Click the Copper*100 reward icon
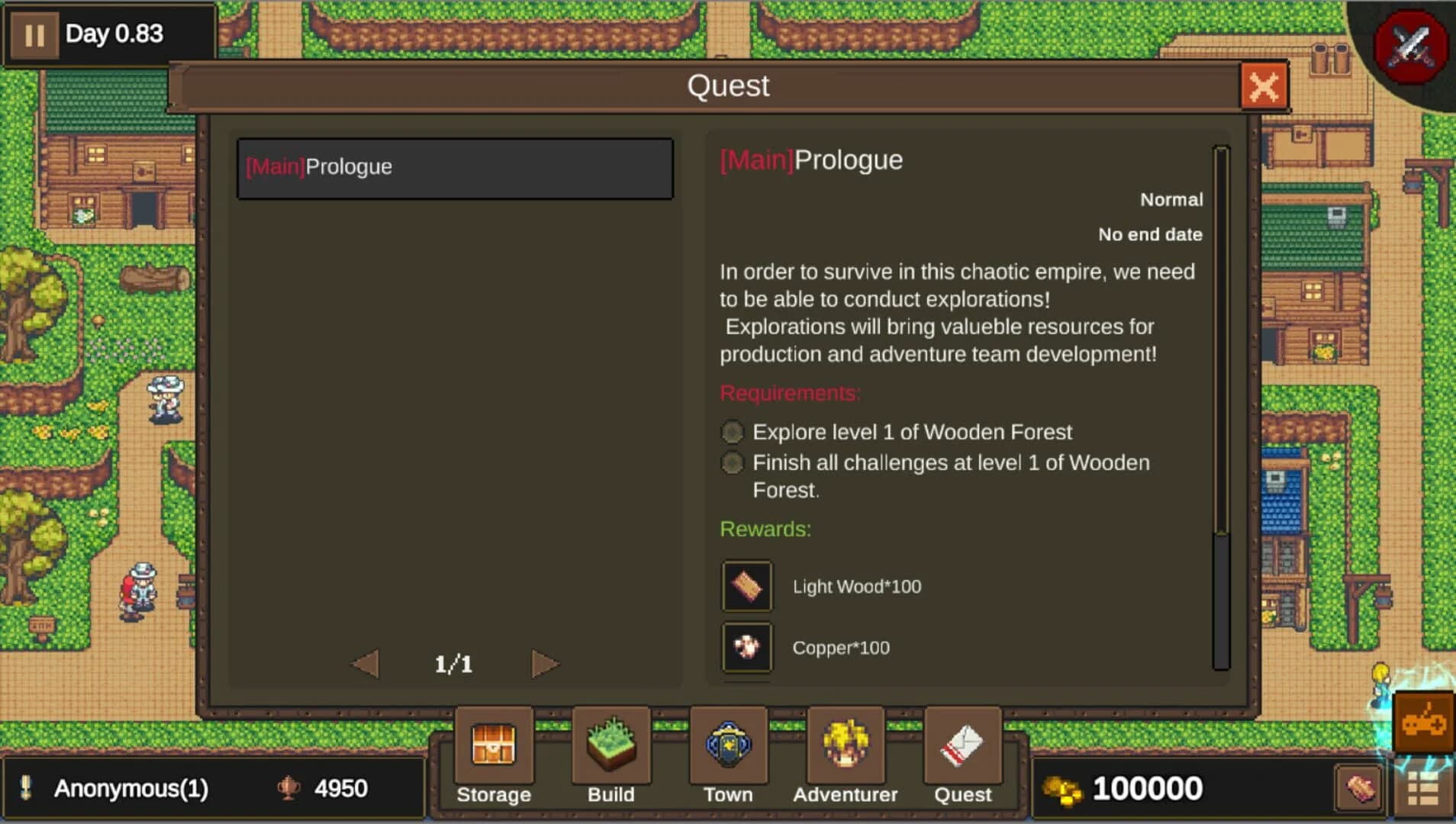 [746, 648]
